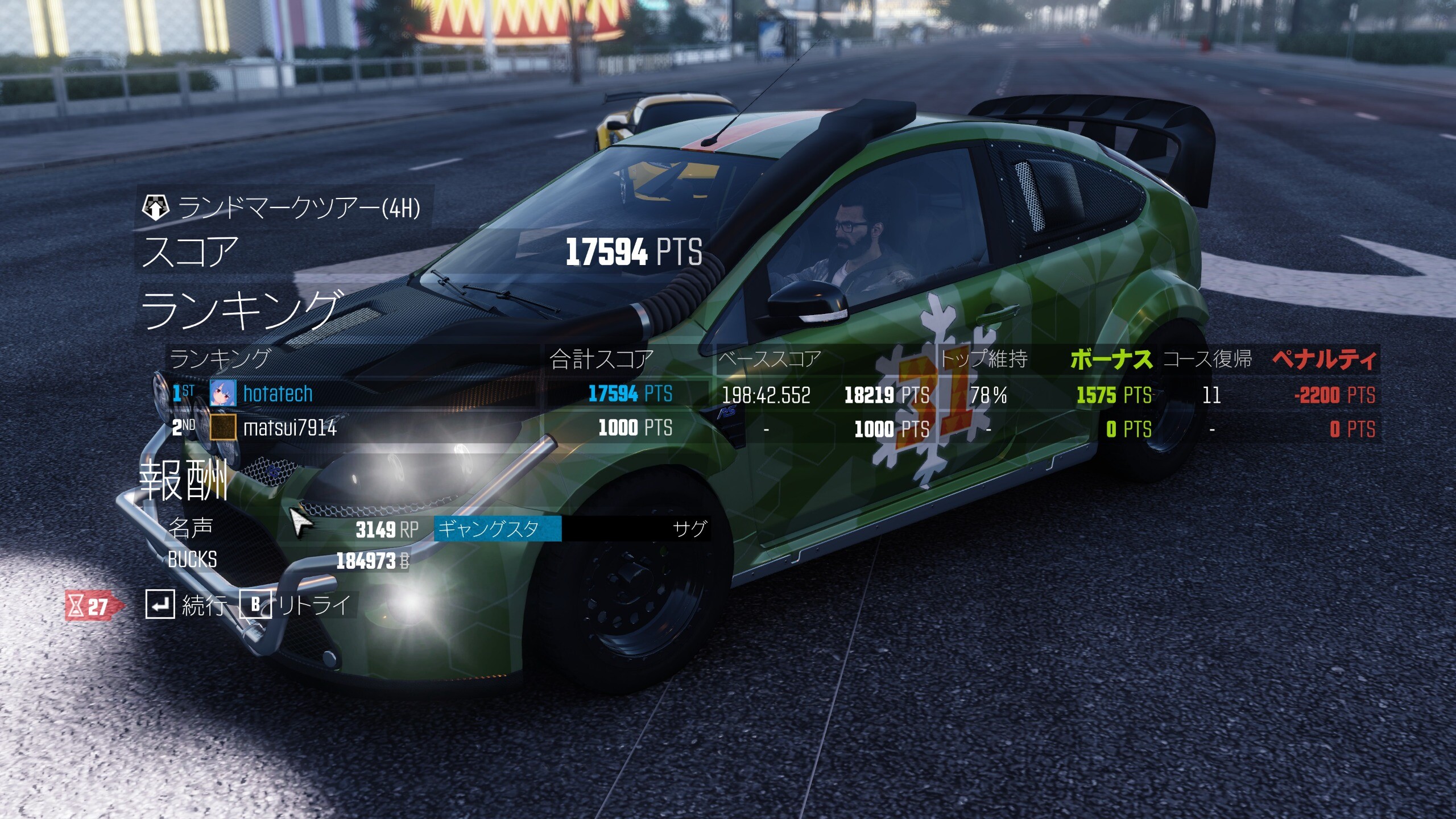Choose リトライ to retry the event

click(297, 605)
